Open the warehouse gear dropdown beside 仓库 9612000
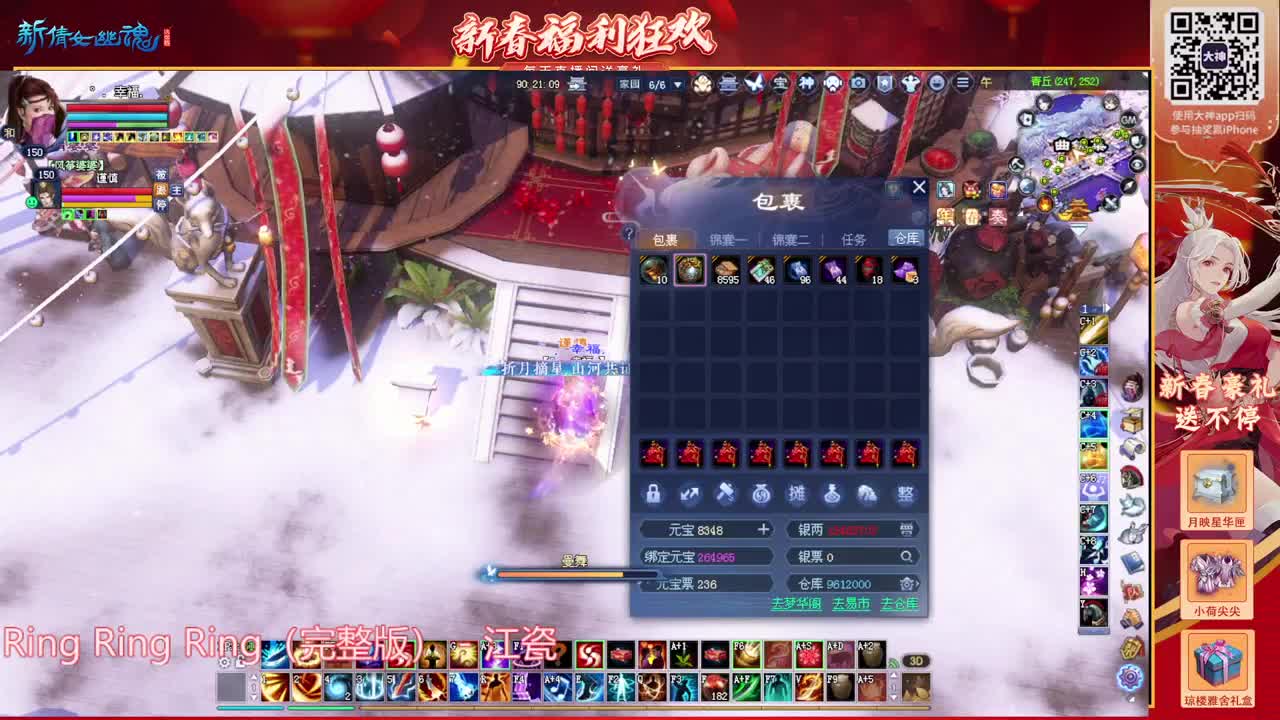This screenshot has width=1280, height=720. point(906,582)
